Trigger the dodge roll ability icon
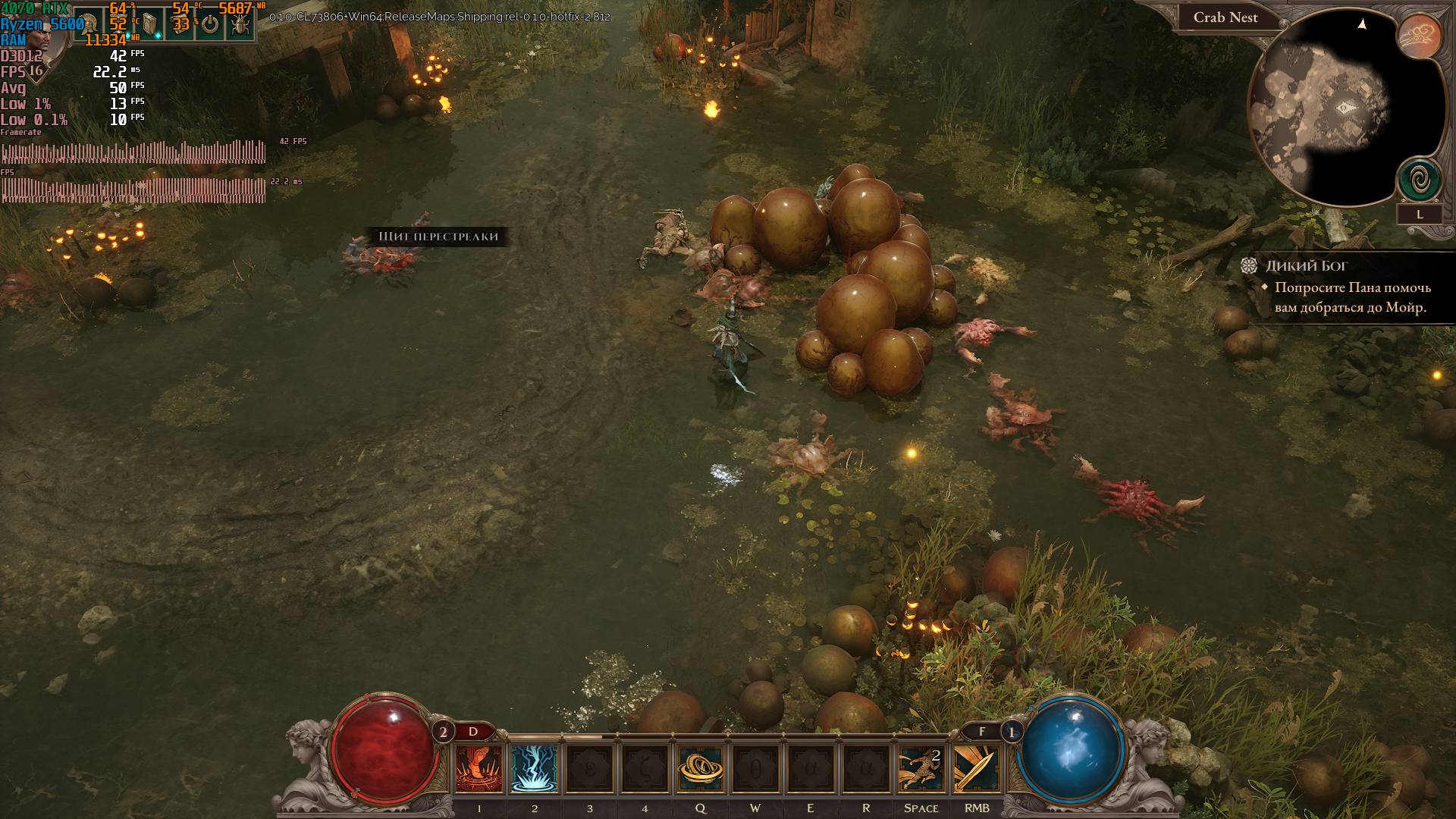Image resolution: width=1456 pixels, height=819 pixels. 921,768
